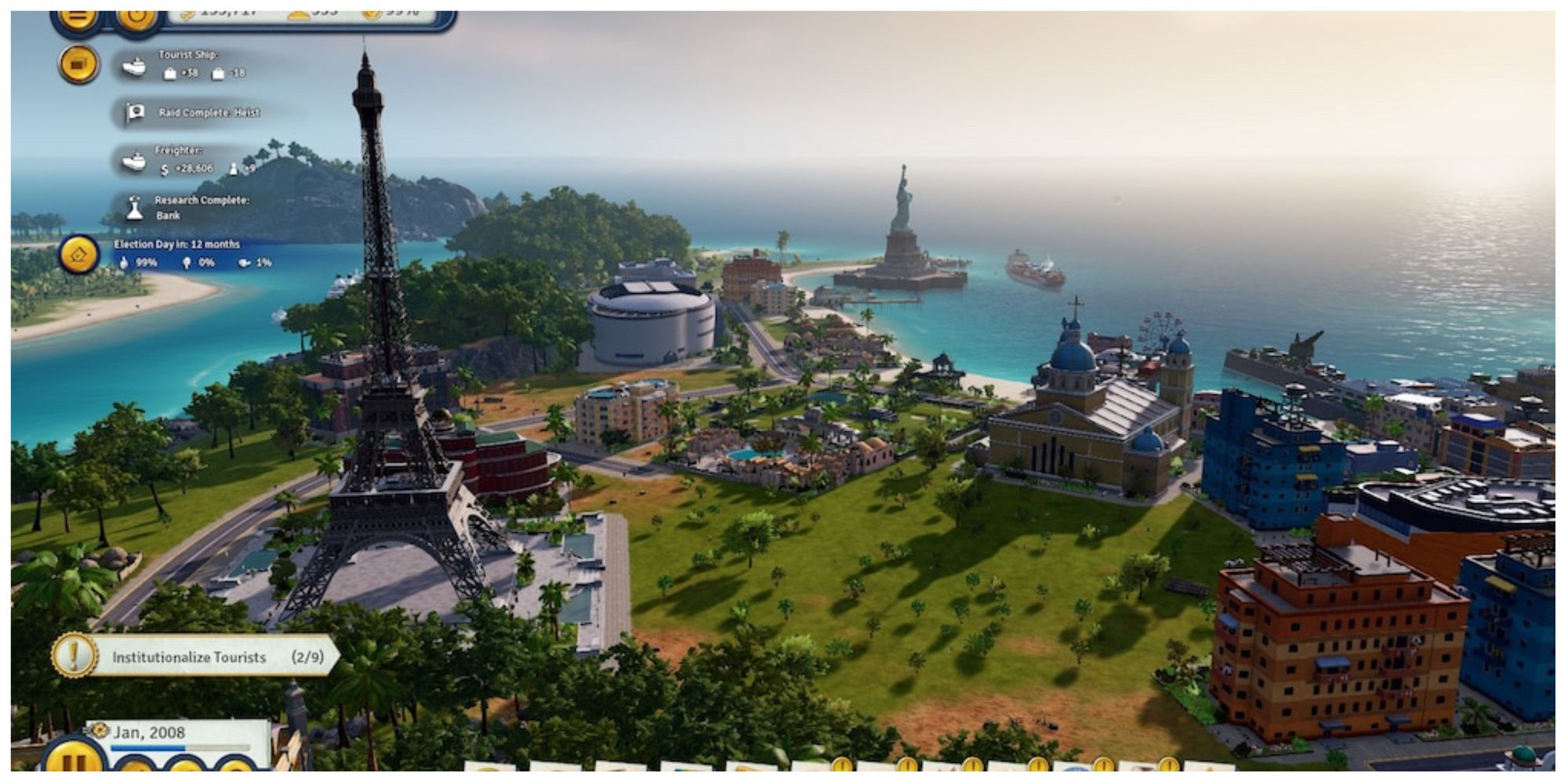
Task: Open the almanac clock icon
Action: (x=136, y=17)
